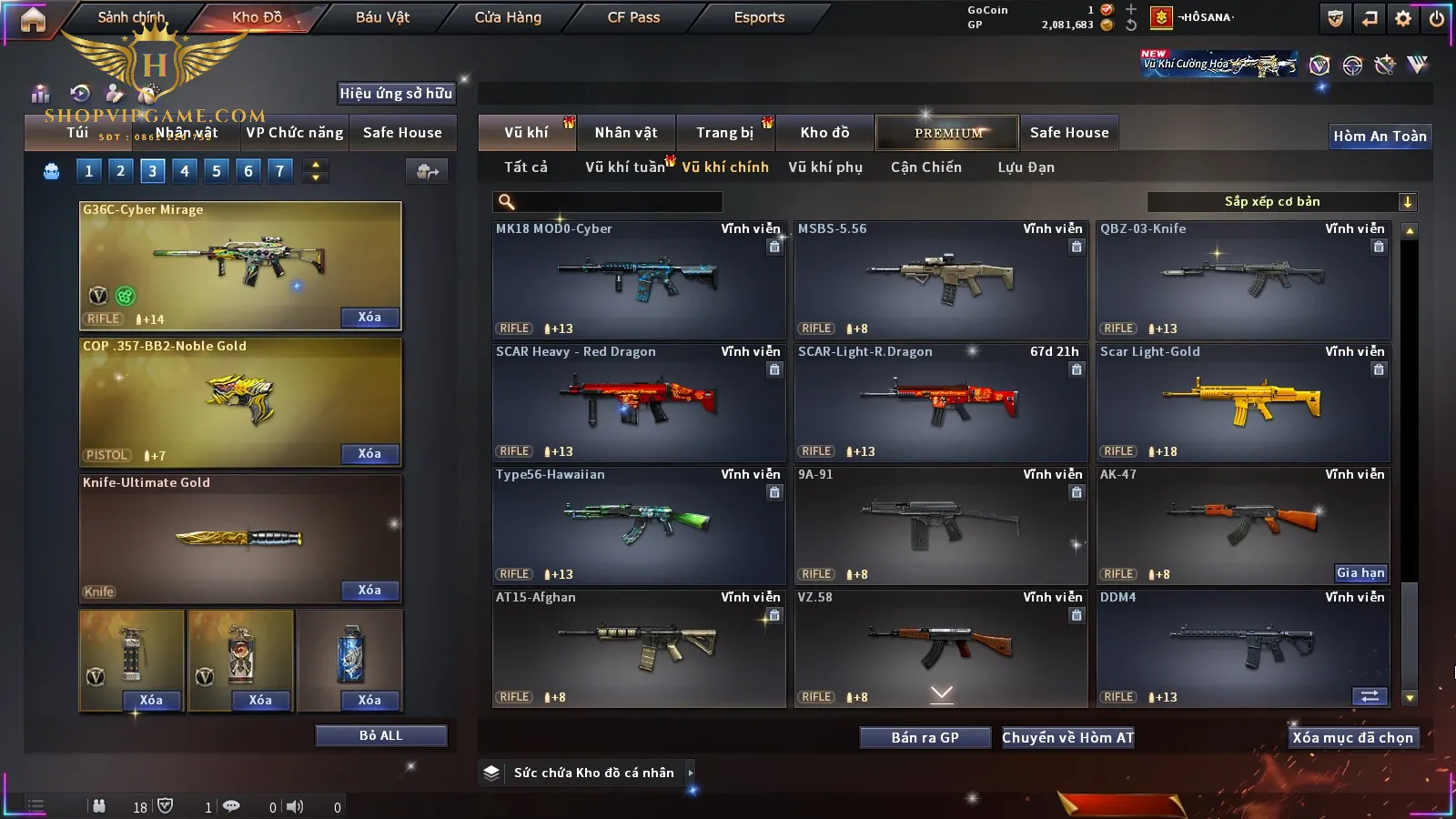1456x819 pixels.
Task: Open the Hòm An Toàn panel
Action: pyautogui.click(x=1380, y=136)
